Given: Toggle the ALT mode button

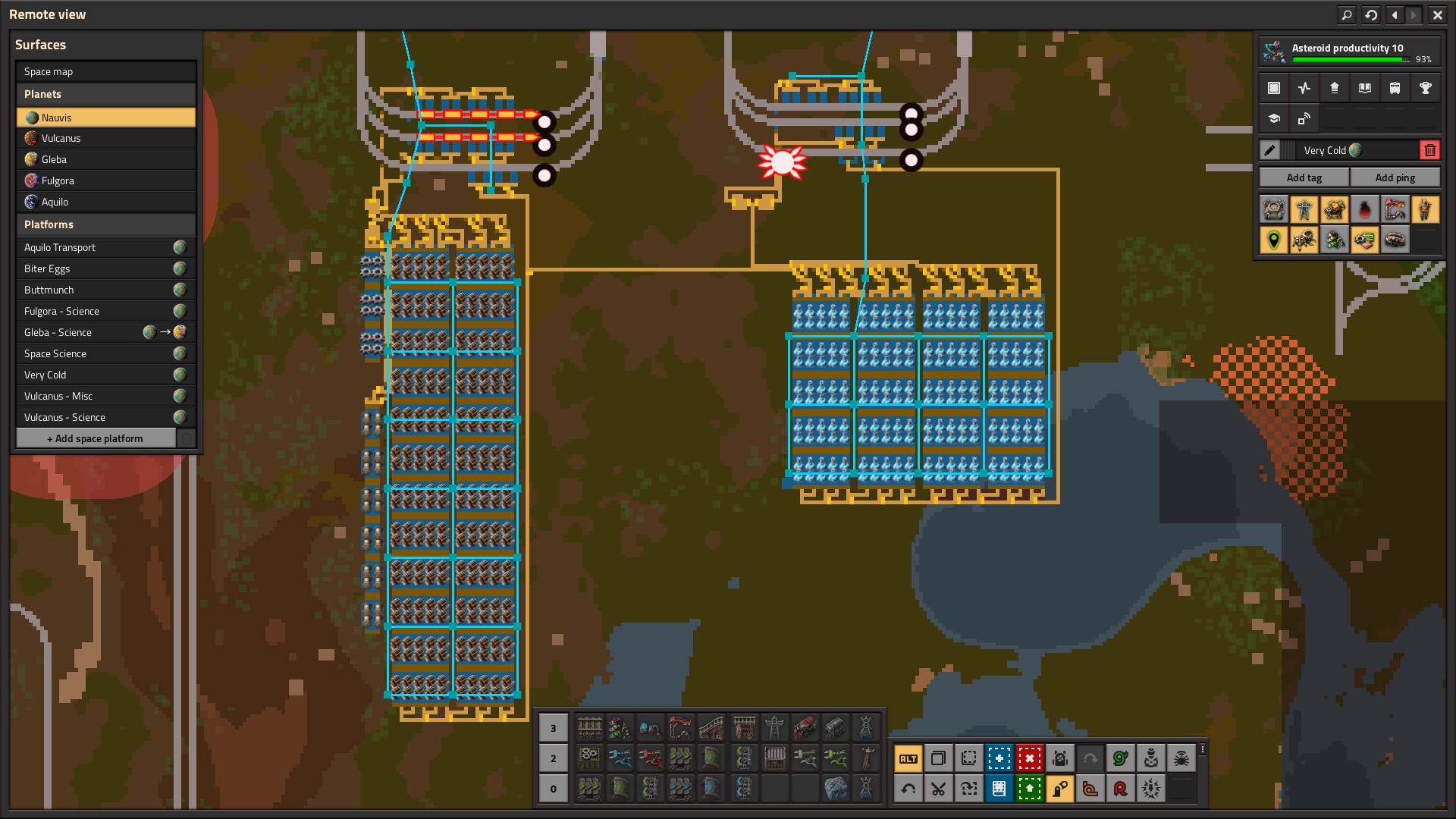Looking at the screenshot, I should tap(908, 758).
